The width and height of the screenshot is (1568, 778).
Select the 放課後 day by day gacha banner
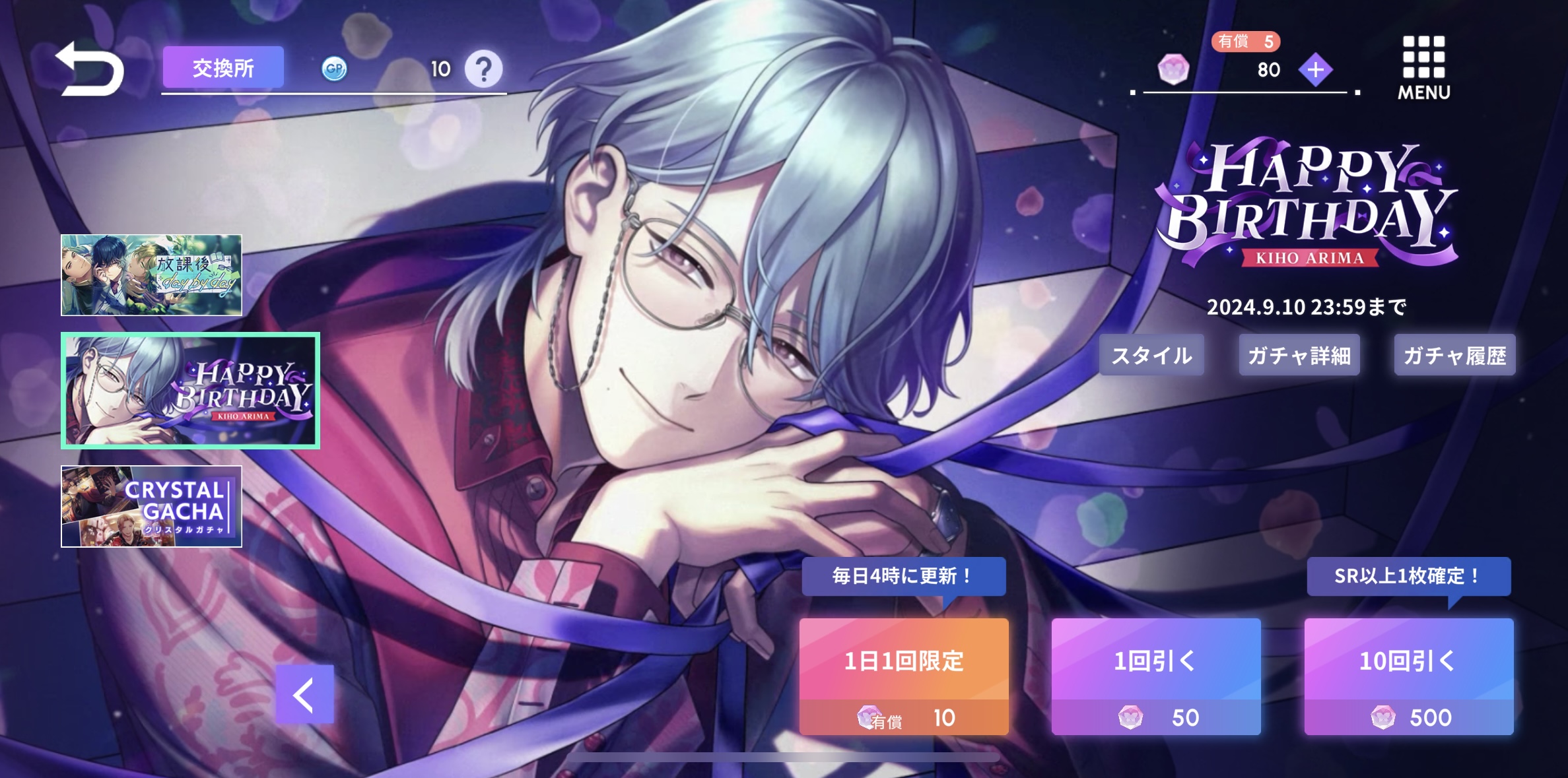click(151, 275)
